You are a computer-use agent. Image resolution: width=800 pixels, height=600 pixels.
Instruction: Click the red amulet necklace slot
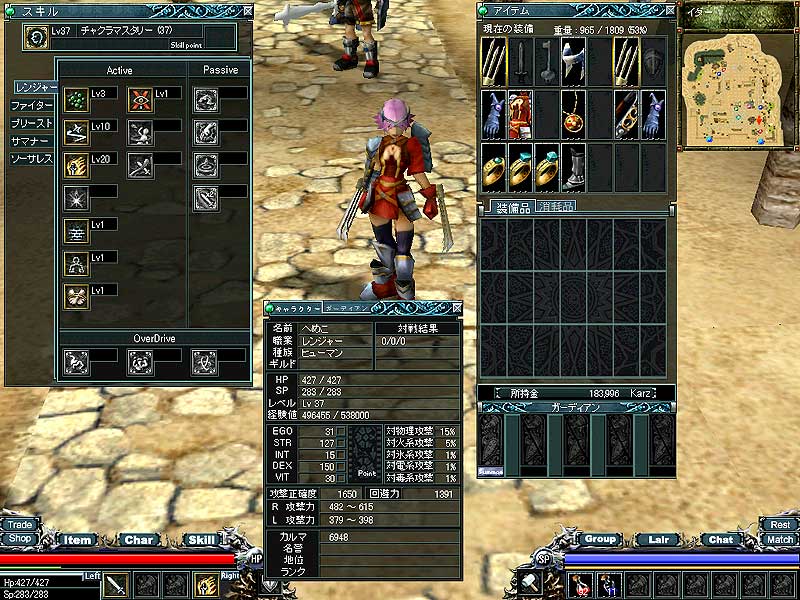(573, 113)
